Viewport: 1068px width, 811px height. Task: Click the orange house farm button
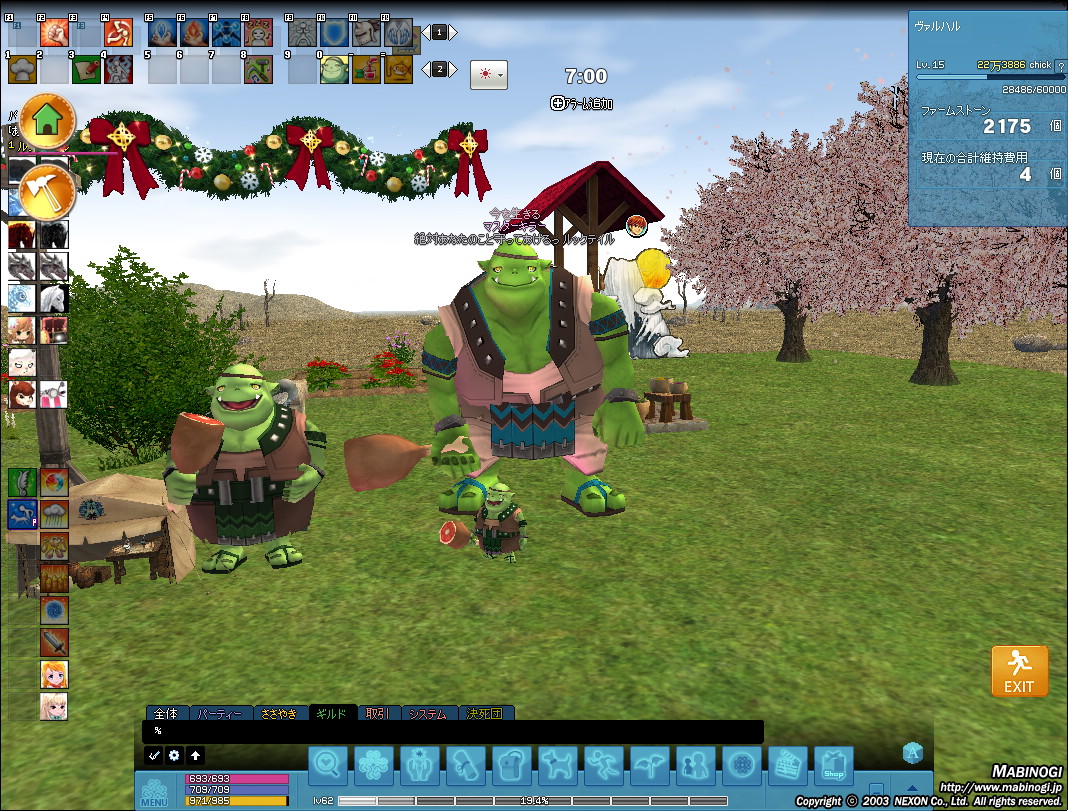[x=48, y=120]
